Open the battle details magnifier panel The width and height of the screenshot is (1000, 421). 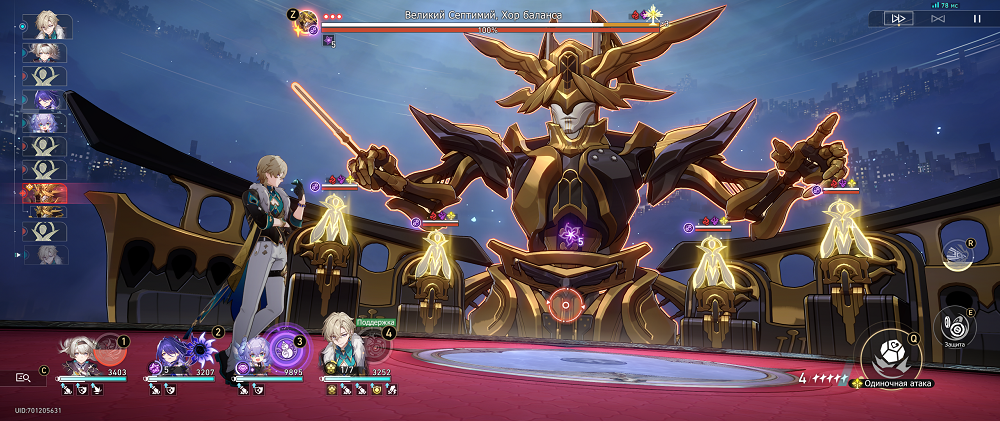tap(23, 377)
